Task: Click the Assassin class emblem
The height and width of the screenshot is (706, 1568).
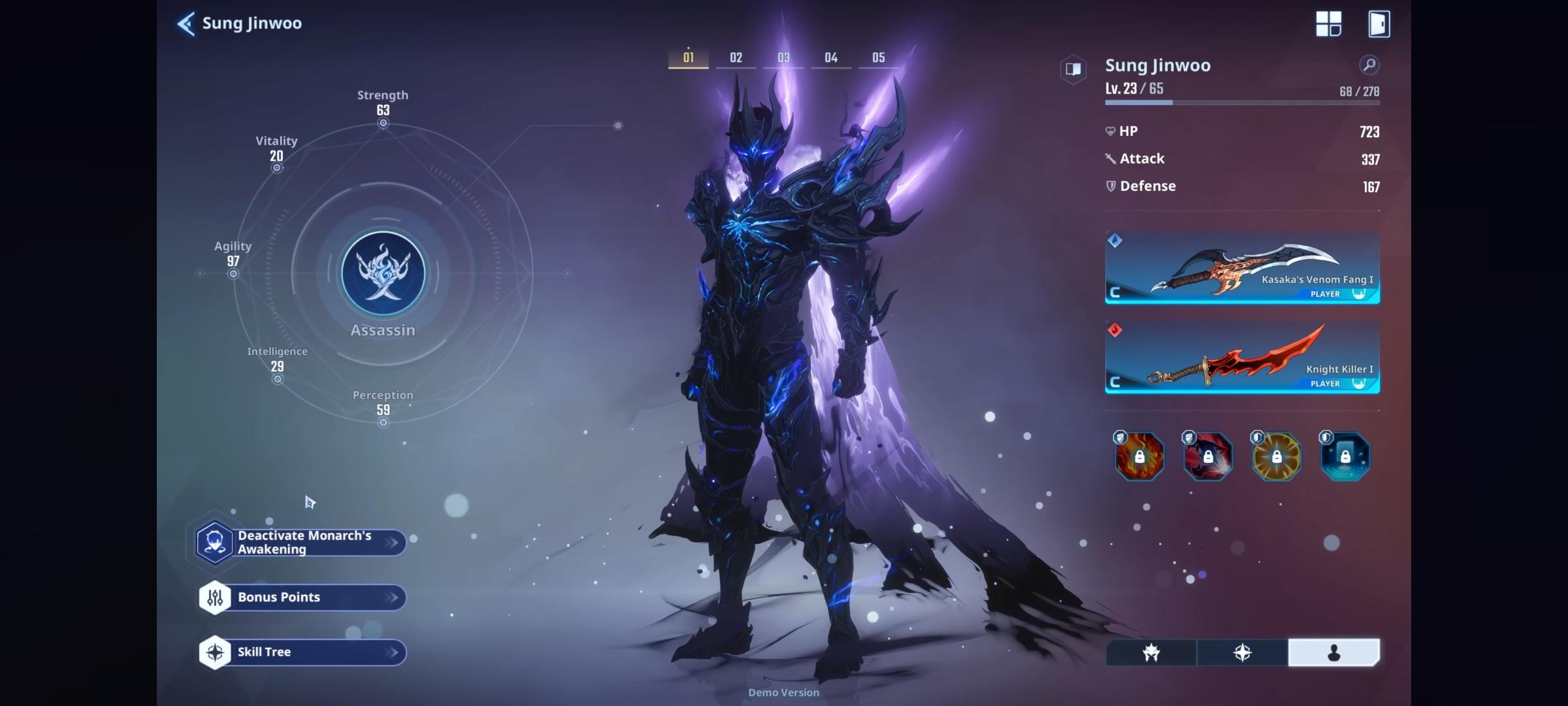Action: 383,273
